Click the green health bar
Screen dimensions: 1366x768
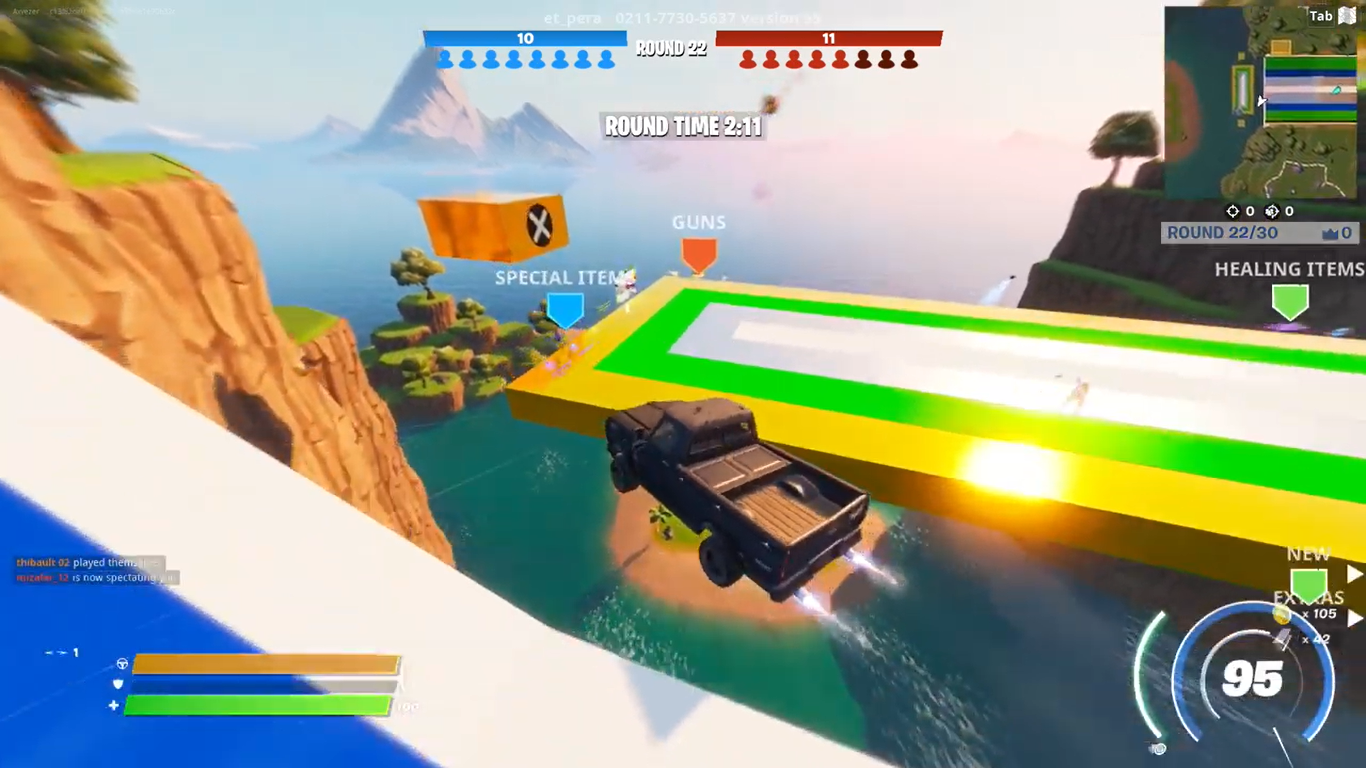tap(255, 705)
